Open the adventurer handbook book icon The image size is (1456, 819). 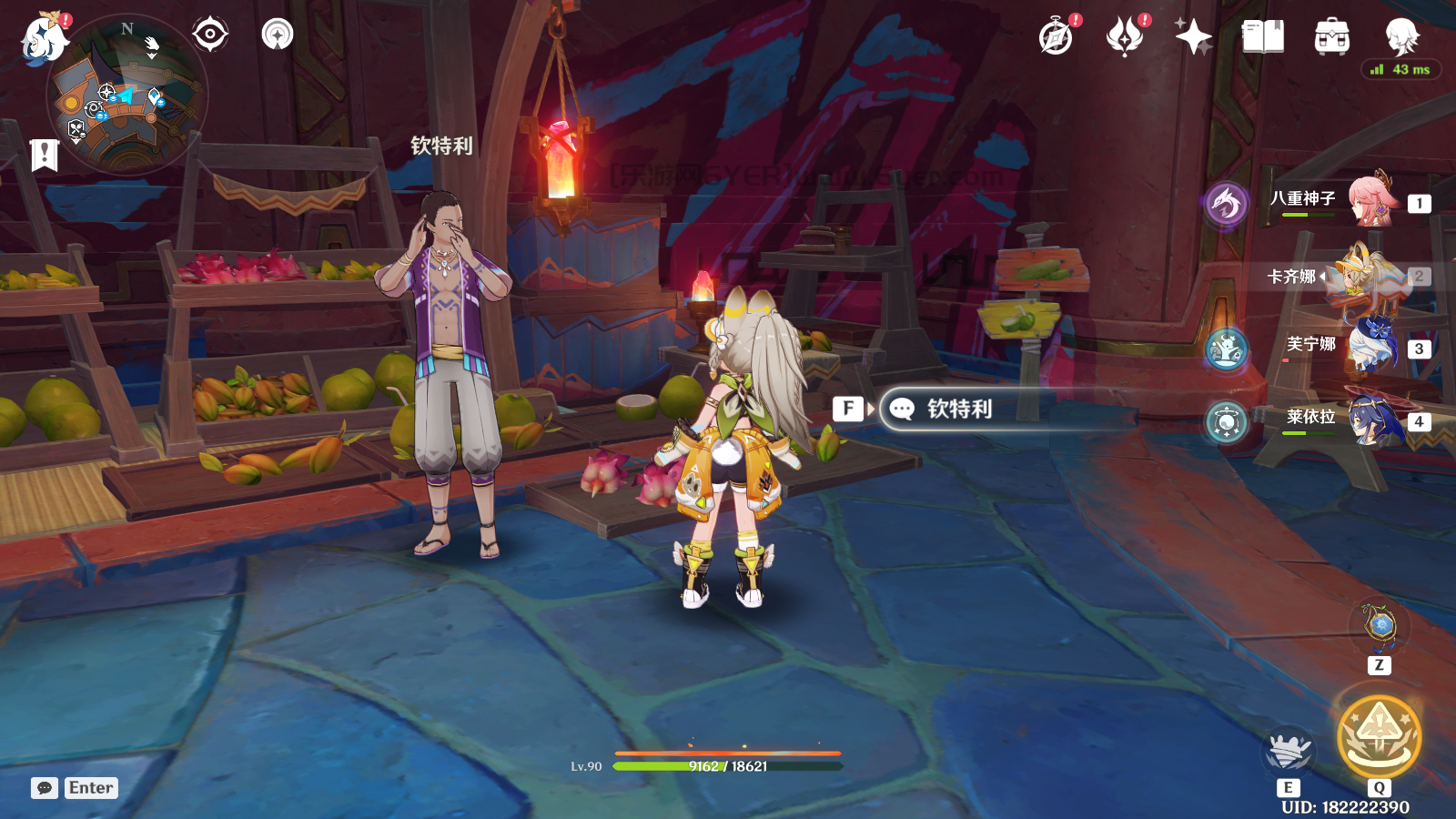1262,37
